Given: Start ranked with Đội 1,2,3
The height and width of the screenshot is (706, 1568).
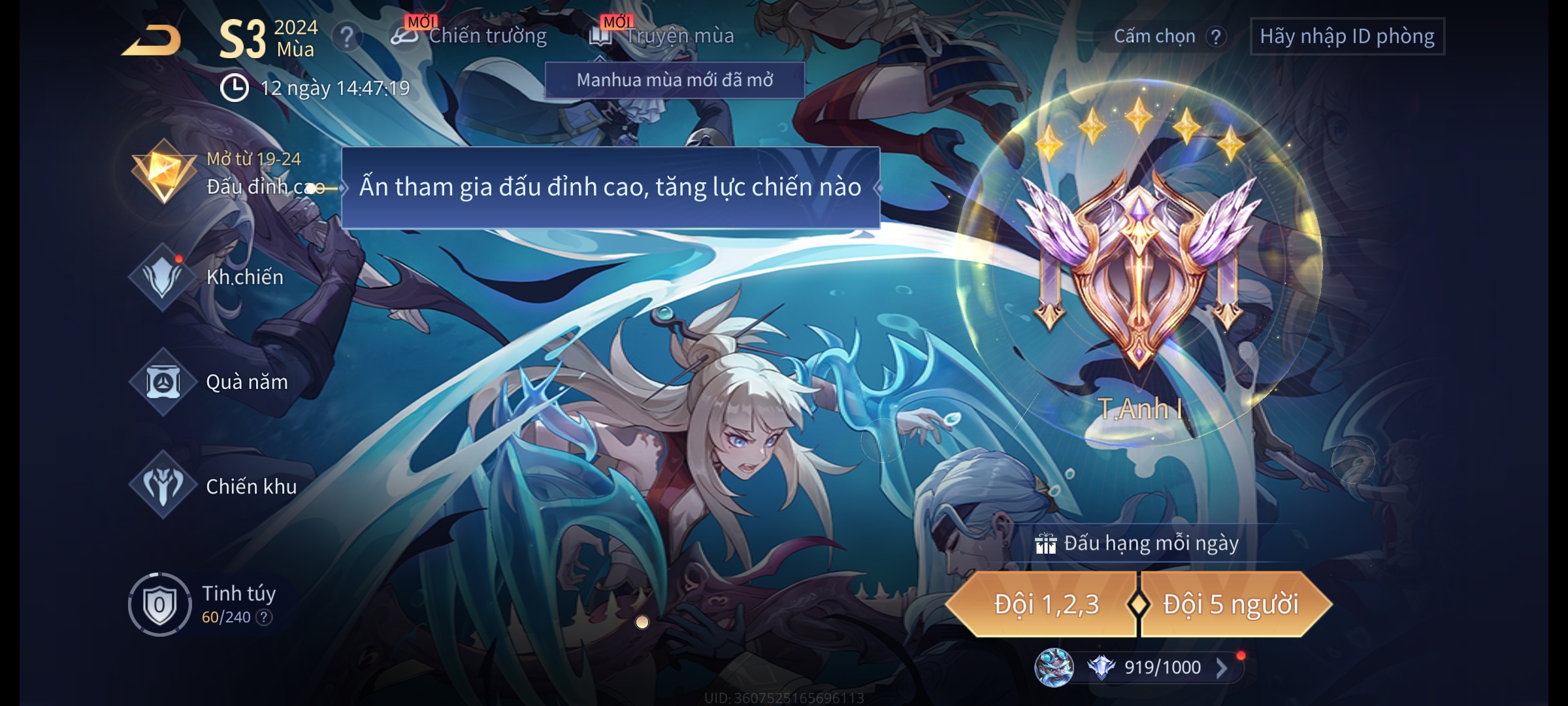Looking at the screenshot, I should coord(1045,604).
